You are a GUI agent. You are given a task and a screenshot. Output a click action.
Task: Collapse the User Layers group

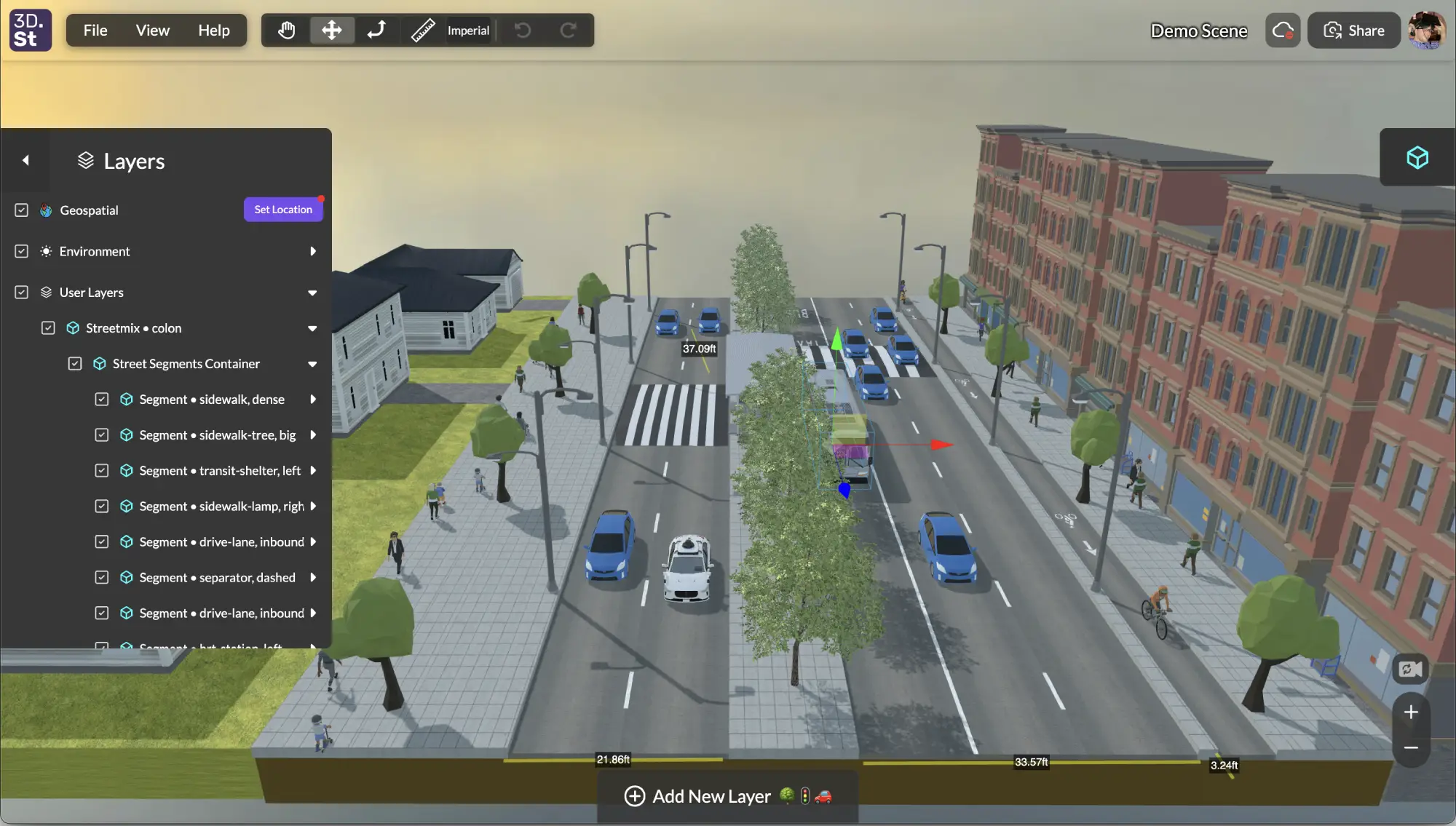312,293
